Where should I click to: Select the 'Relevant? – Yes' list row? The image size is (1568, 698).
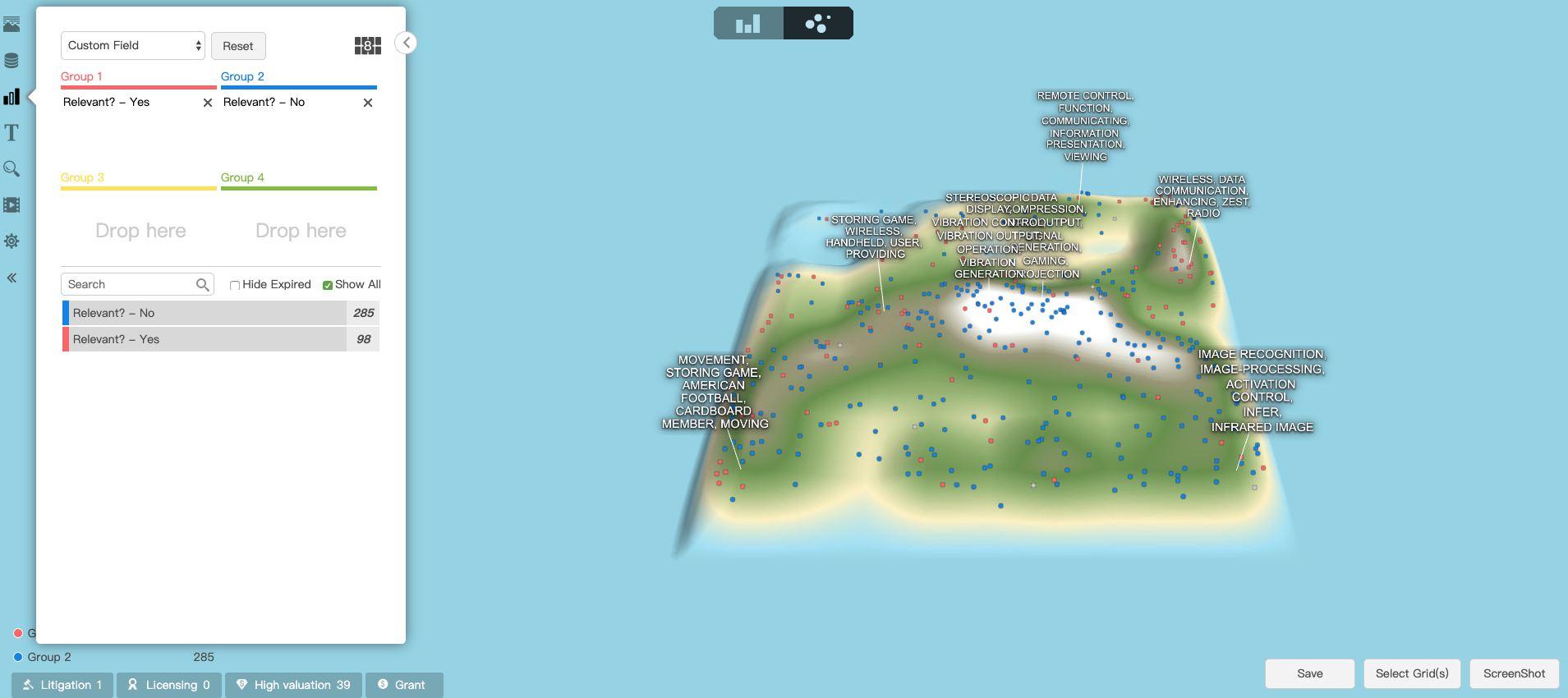coord(205,339)
